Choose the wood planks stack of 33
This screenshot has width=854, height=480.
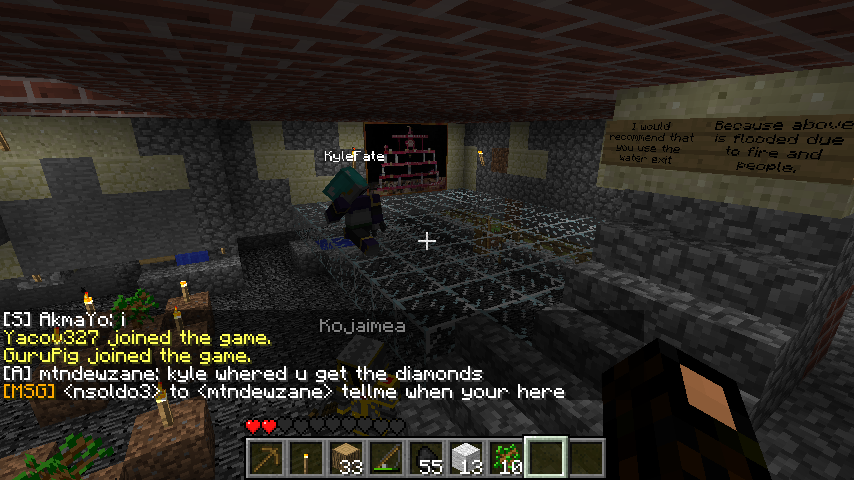[x=346, y=458]
